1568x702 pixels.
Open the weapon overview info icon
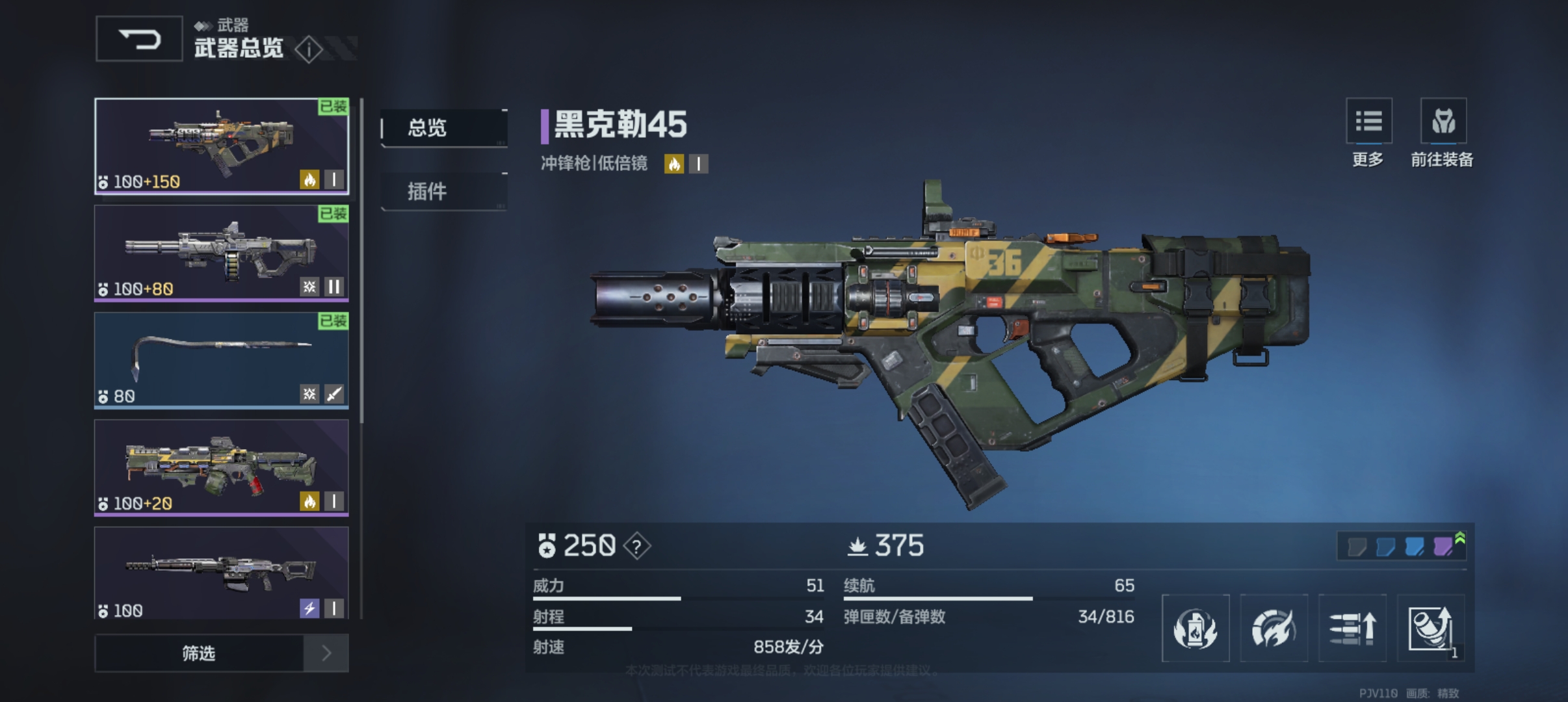tap(308, 49)
